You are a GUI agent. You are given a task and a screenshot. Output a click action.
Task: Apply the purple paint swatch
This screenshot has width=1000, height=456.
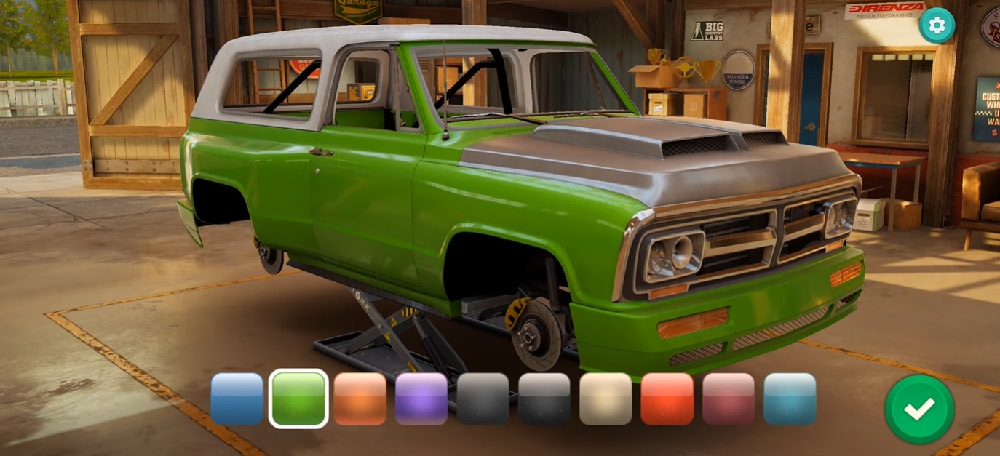pyautogui.click(x=421, y=398)
